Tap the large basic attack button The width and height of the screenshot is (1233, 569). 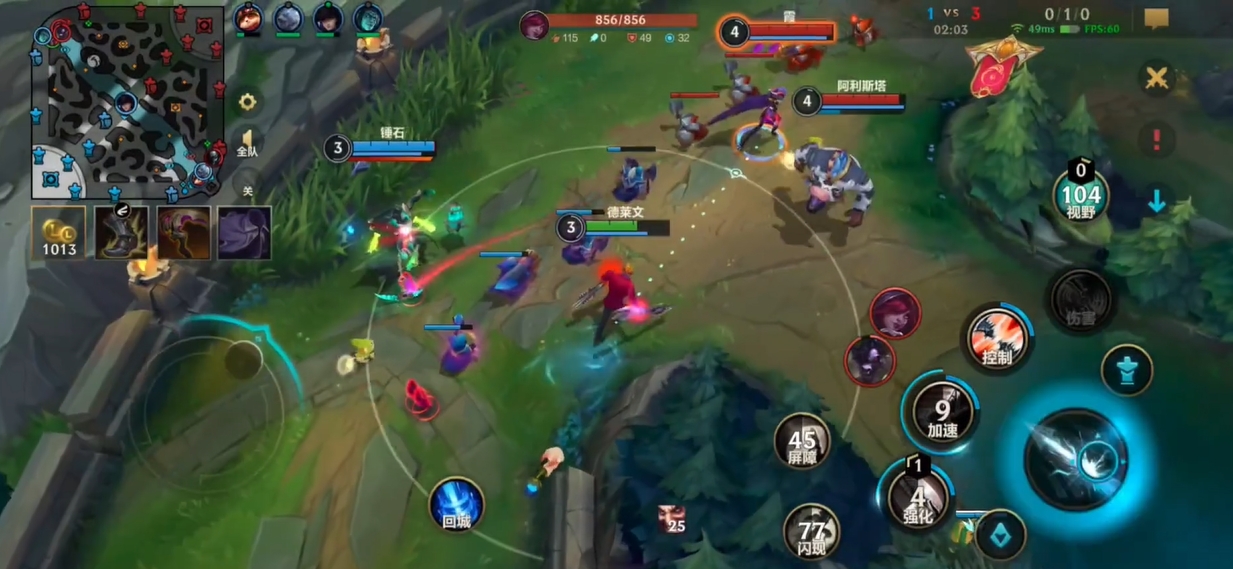point(1077,458)
